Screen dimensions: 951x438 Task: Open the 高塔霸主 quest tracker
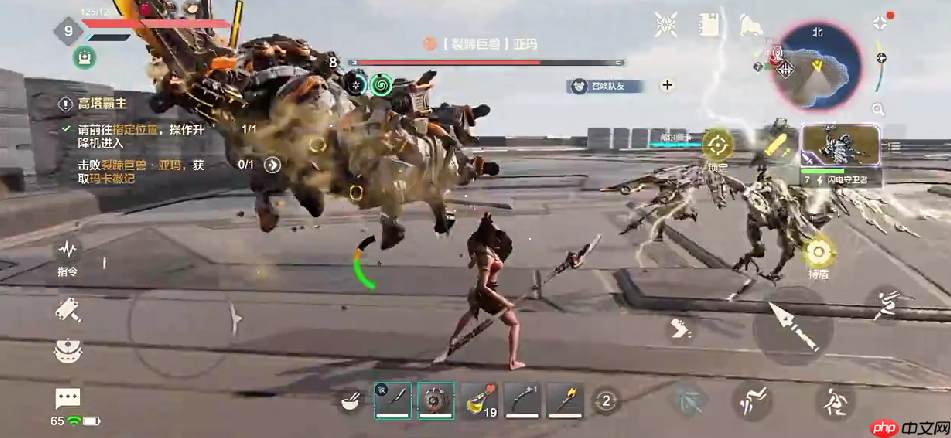coord(107,103)
